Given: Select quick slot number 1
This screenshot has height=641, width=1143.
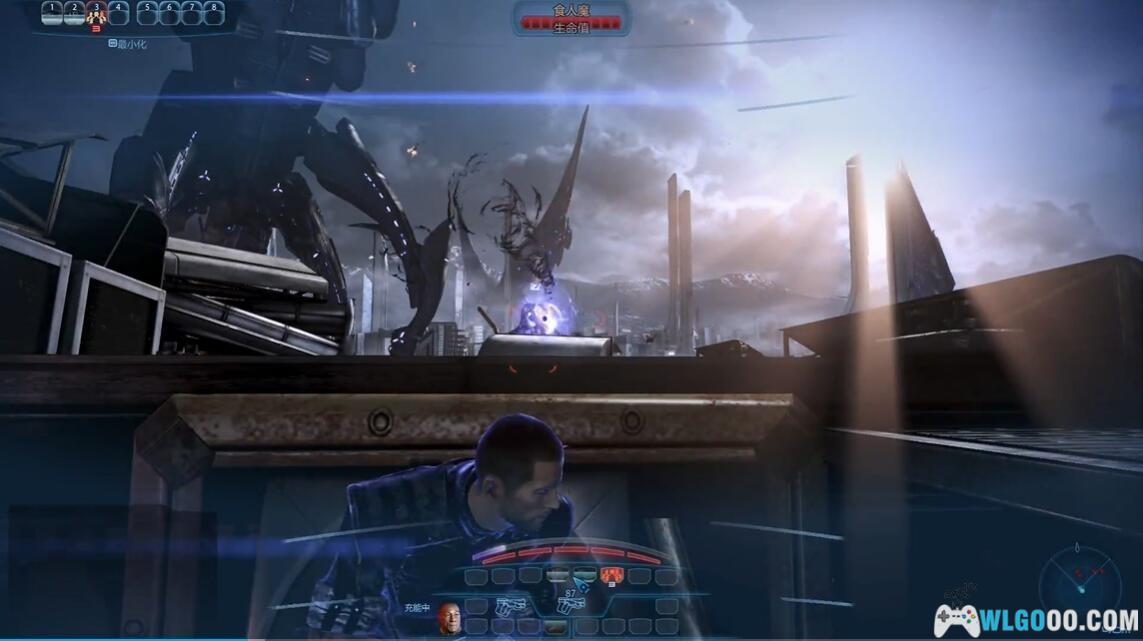Looking at the screenshot, I should (x=52, y=12).
